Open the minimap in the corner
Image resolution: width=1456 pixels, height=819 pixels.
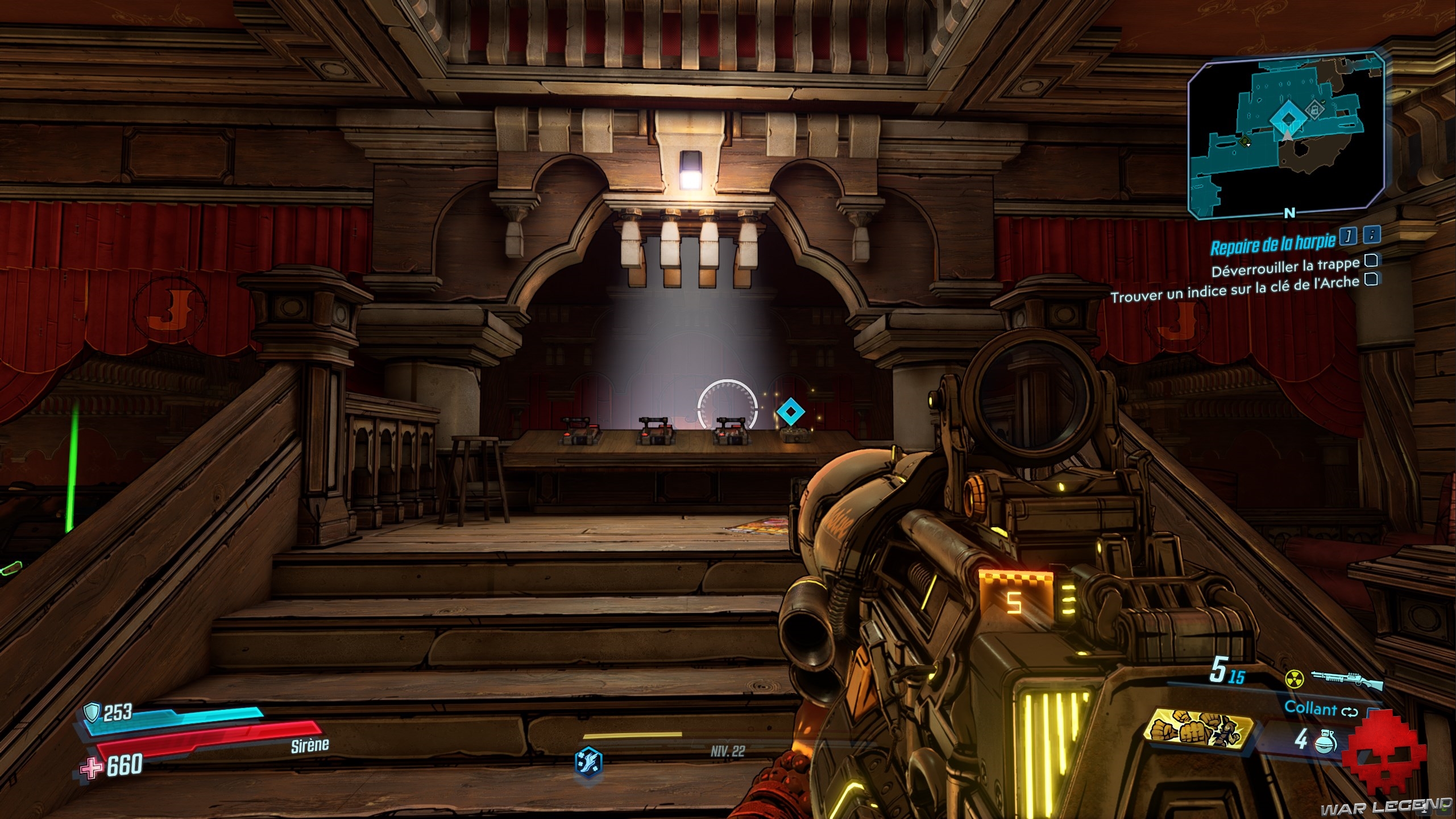click(x=1285, y=136)
